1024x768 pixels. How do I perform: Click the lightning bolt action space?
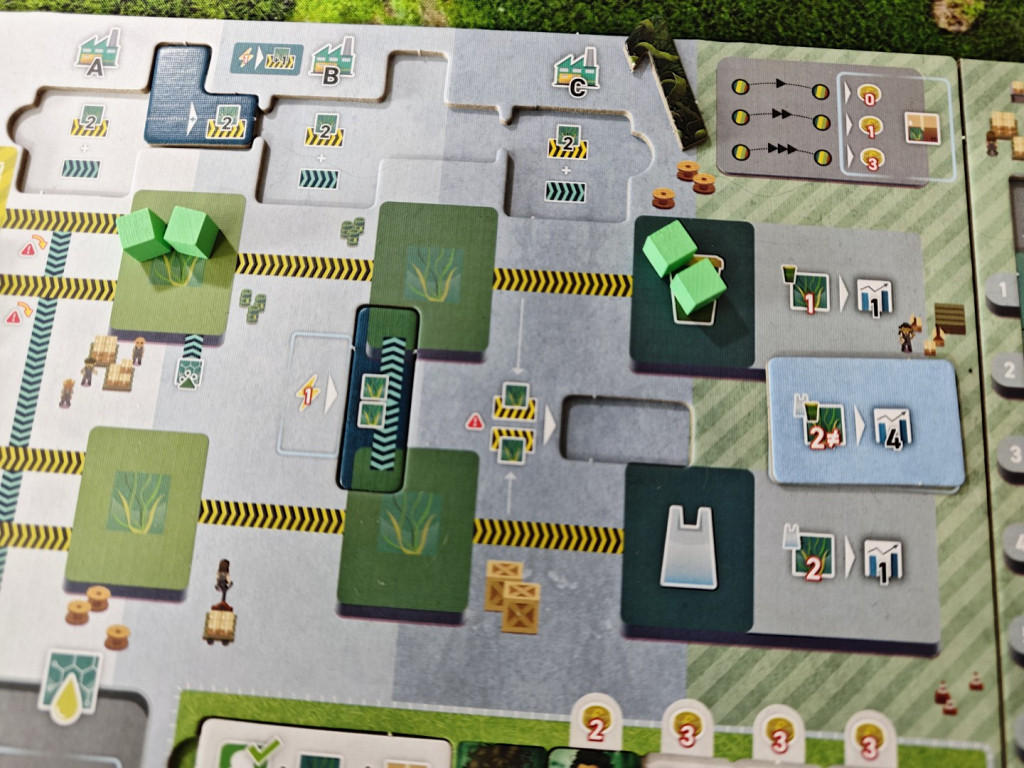308,396
